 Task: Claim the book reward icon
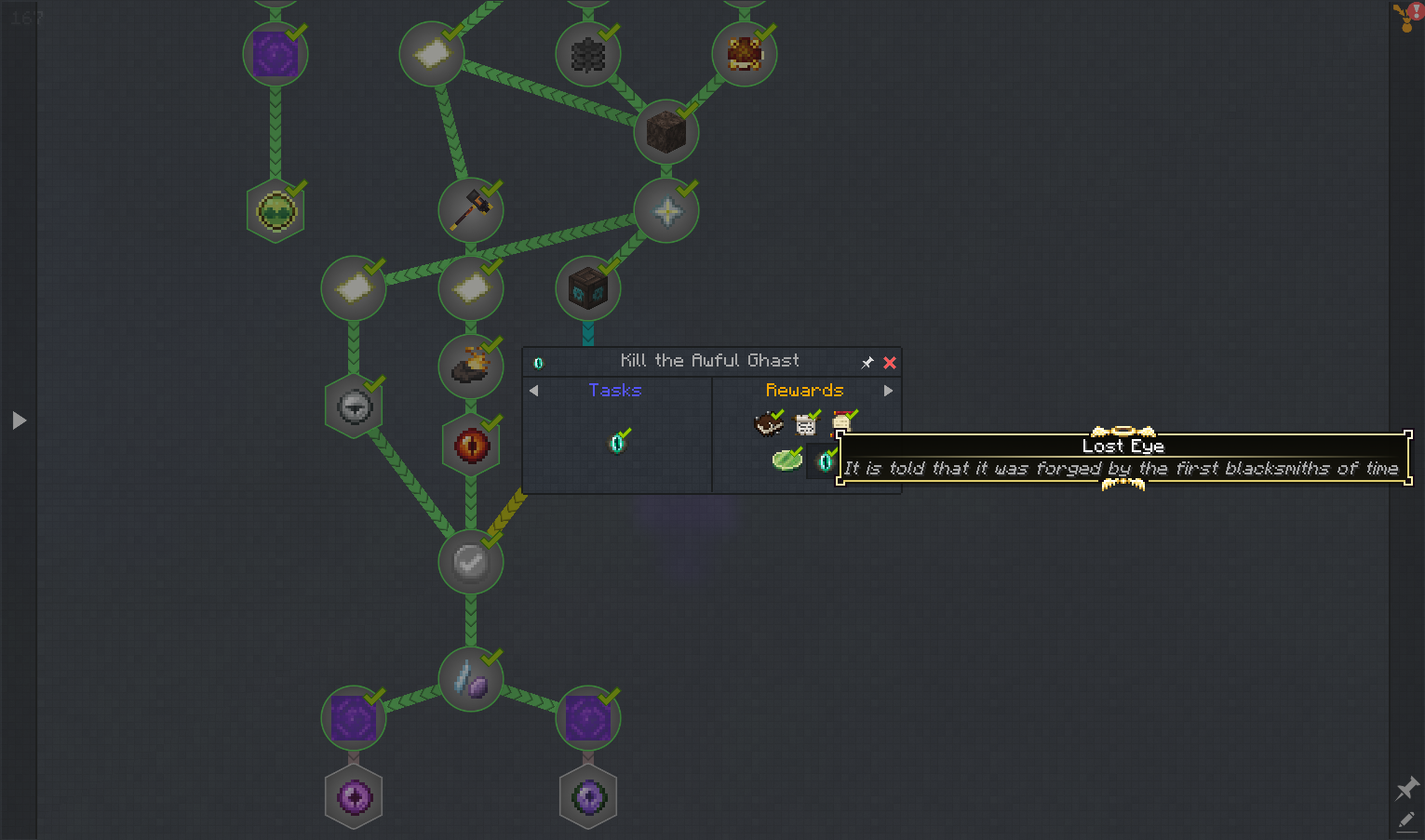click(x=768, y=424)
